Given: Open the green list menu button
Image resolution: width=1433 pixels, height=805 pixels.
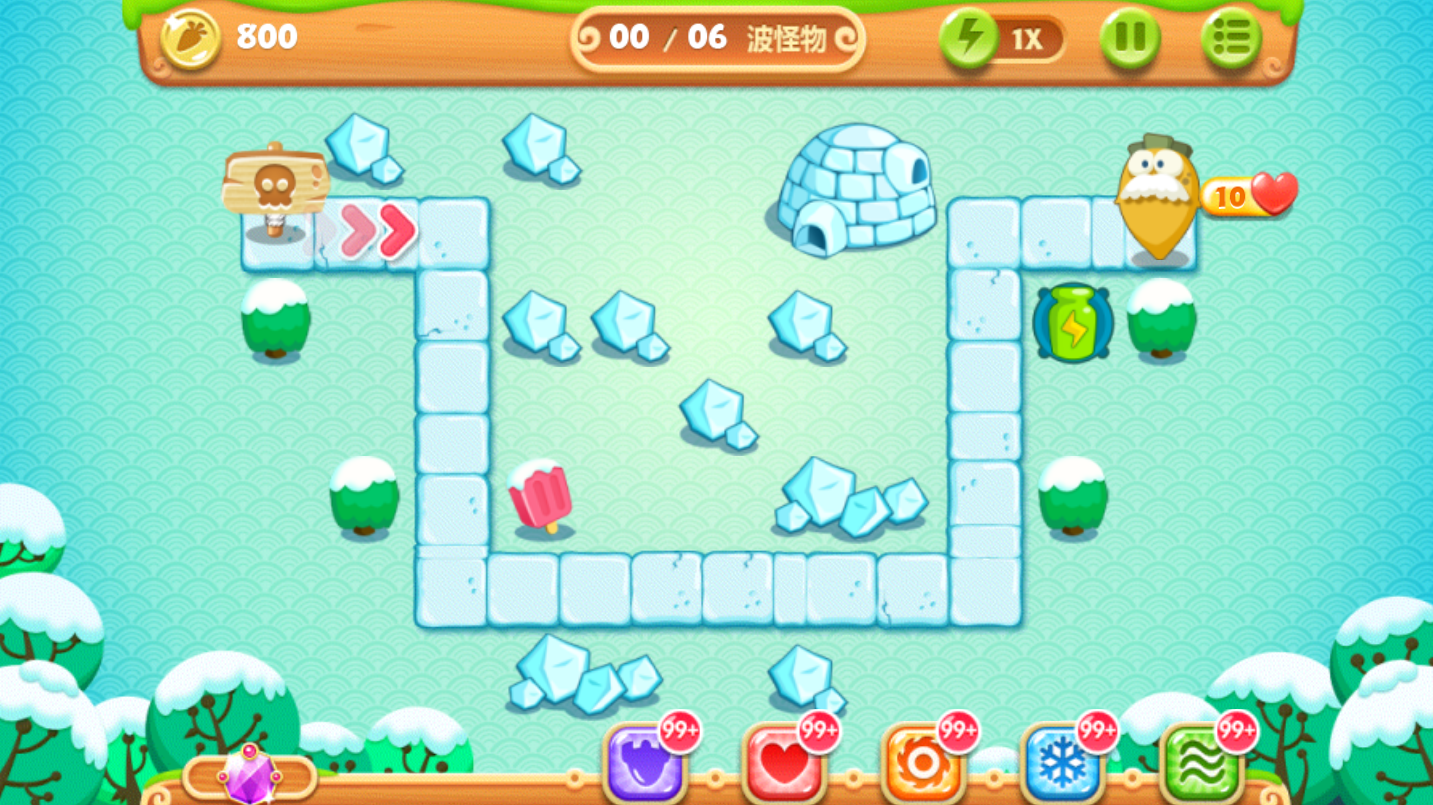Looking at the screenshot, I should (x=1231, y=39).
